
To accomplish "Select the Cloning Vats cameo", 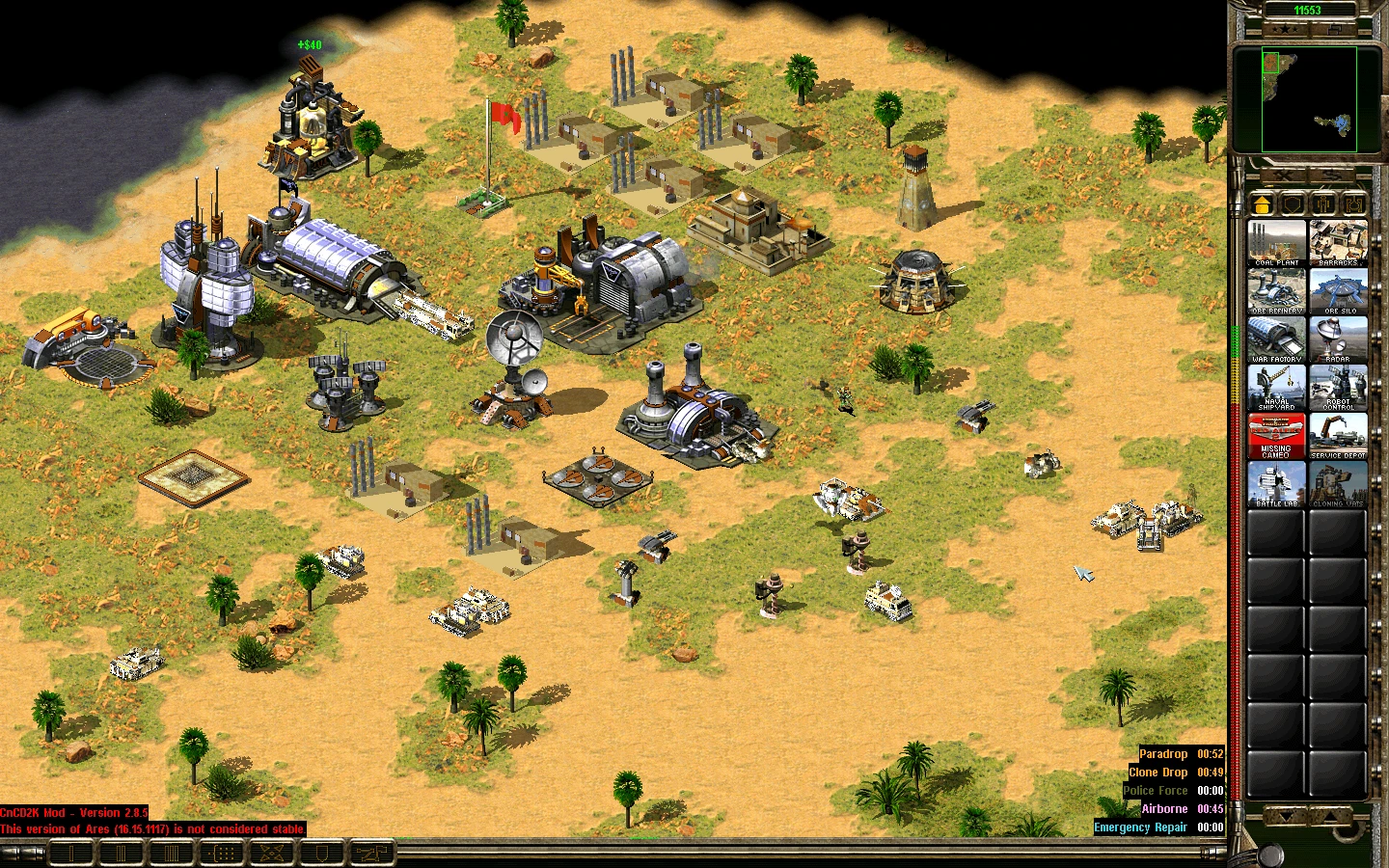I will point(1338,484).
